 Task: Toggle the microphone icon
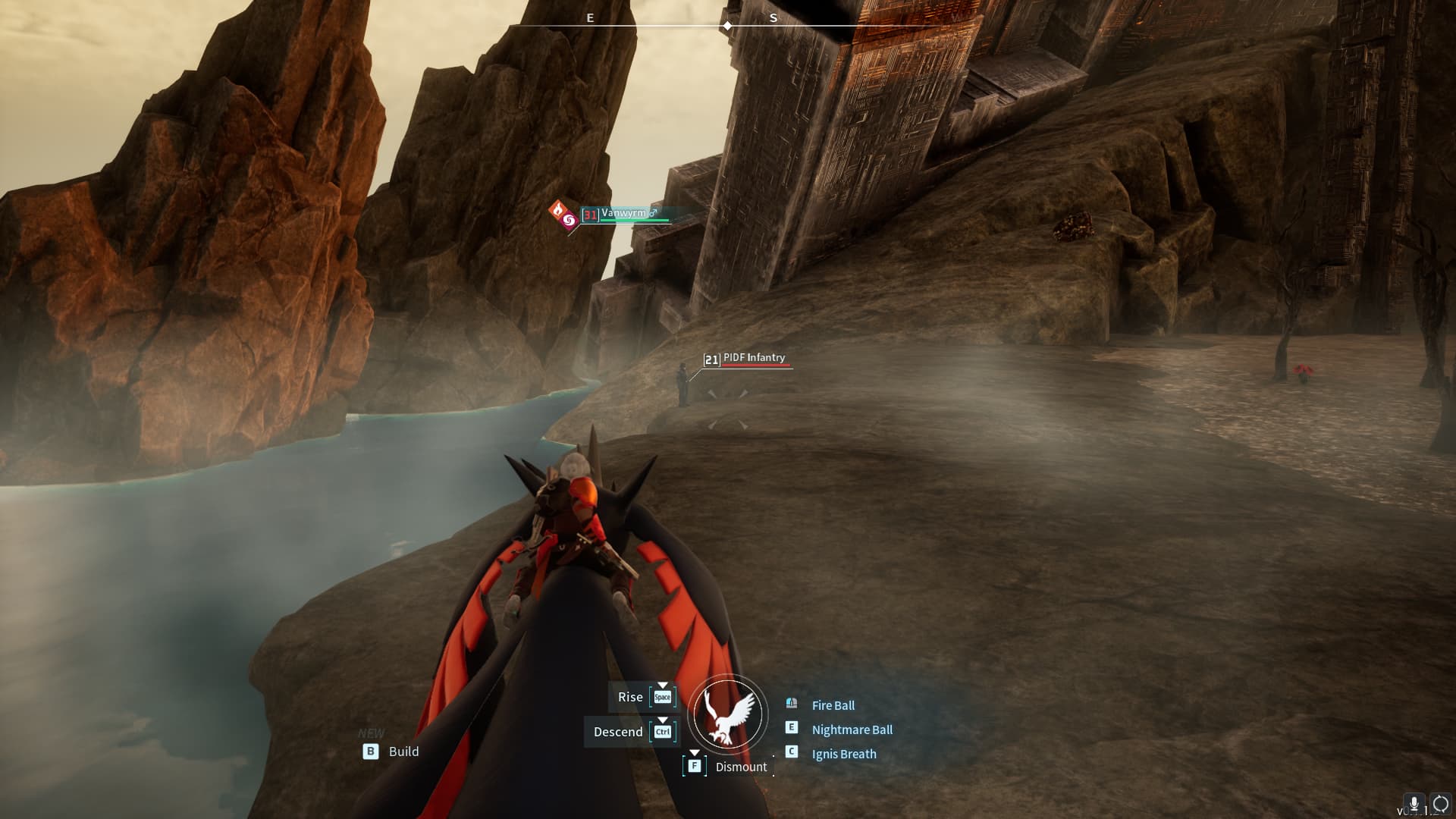[x=1414, y=804]
